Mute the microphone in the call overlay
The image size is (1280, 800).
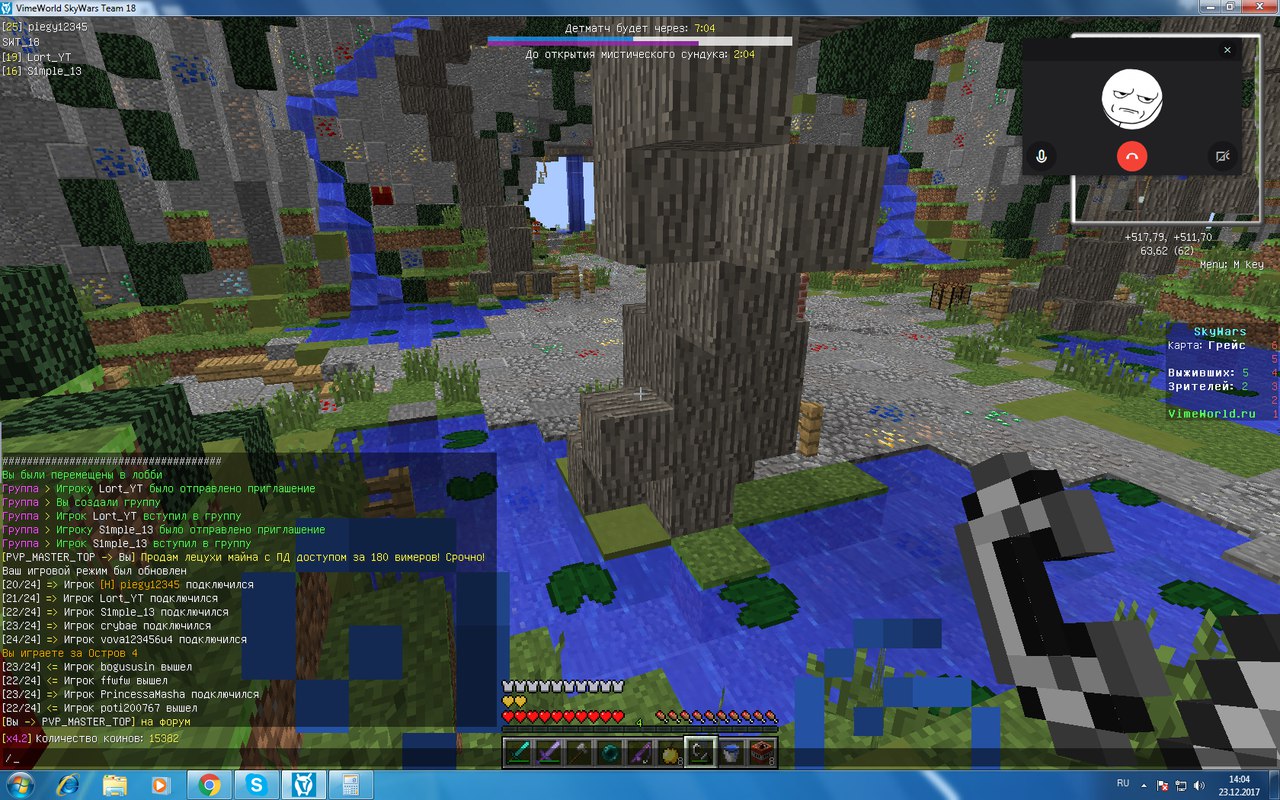1041,156
